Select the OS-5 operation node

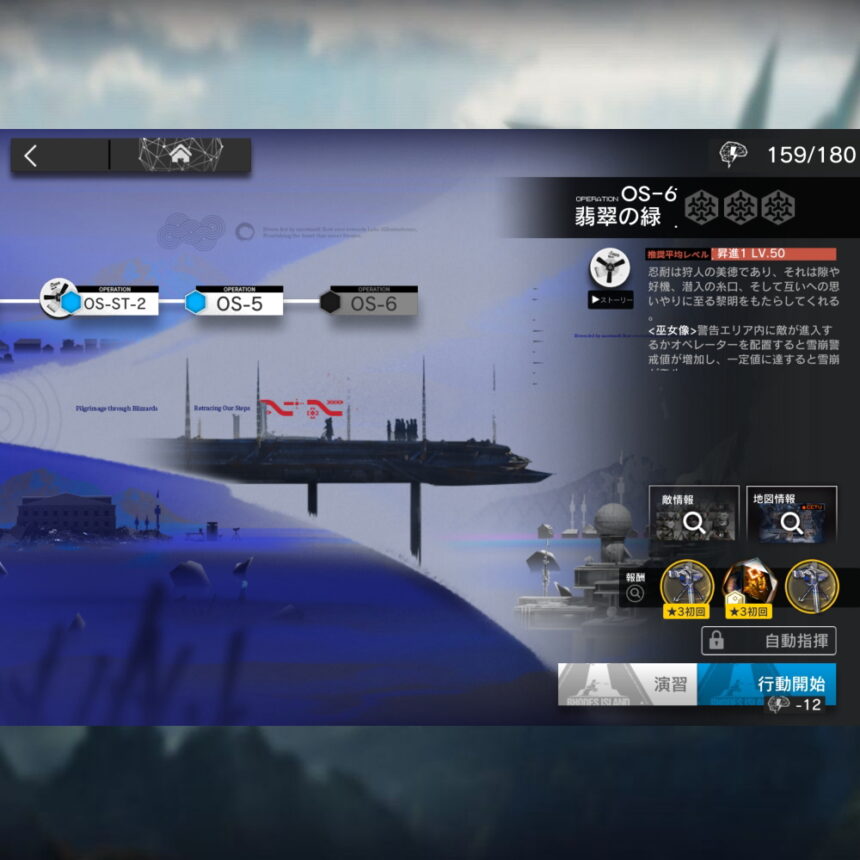(237, 301)
